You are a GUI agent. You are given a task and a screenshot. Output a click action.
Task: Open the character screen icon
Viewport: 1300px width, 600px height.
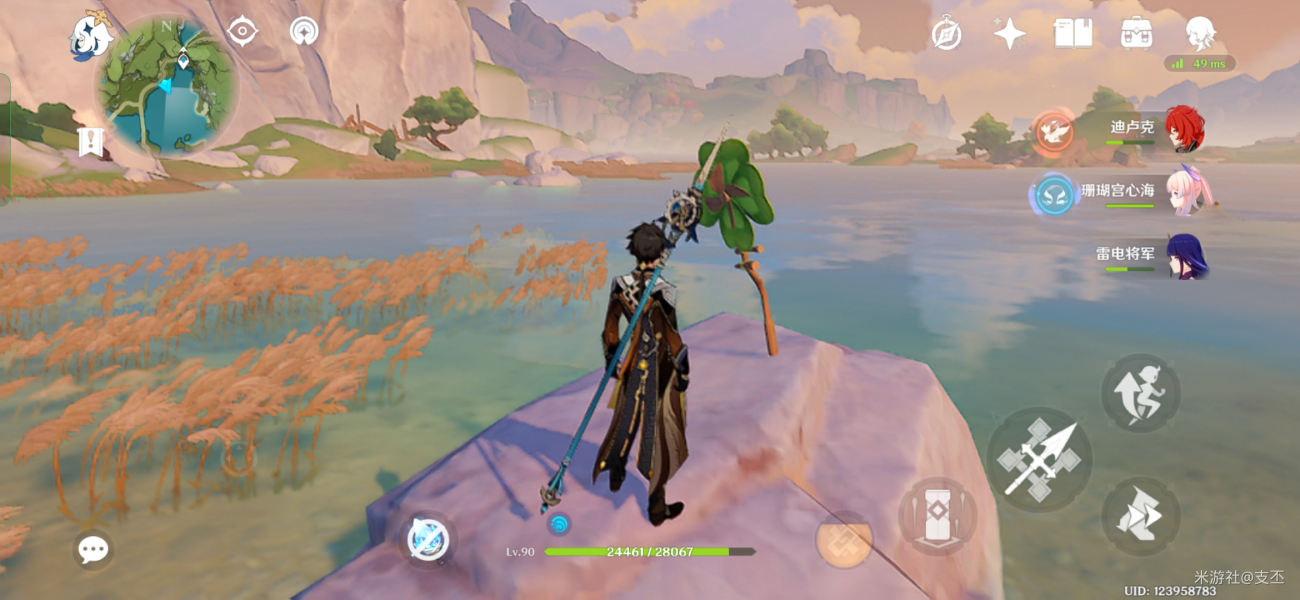click(x=1200, y=33)
